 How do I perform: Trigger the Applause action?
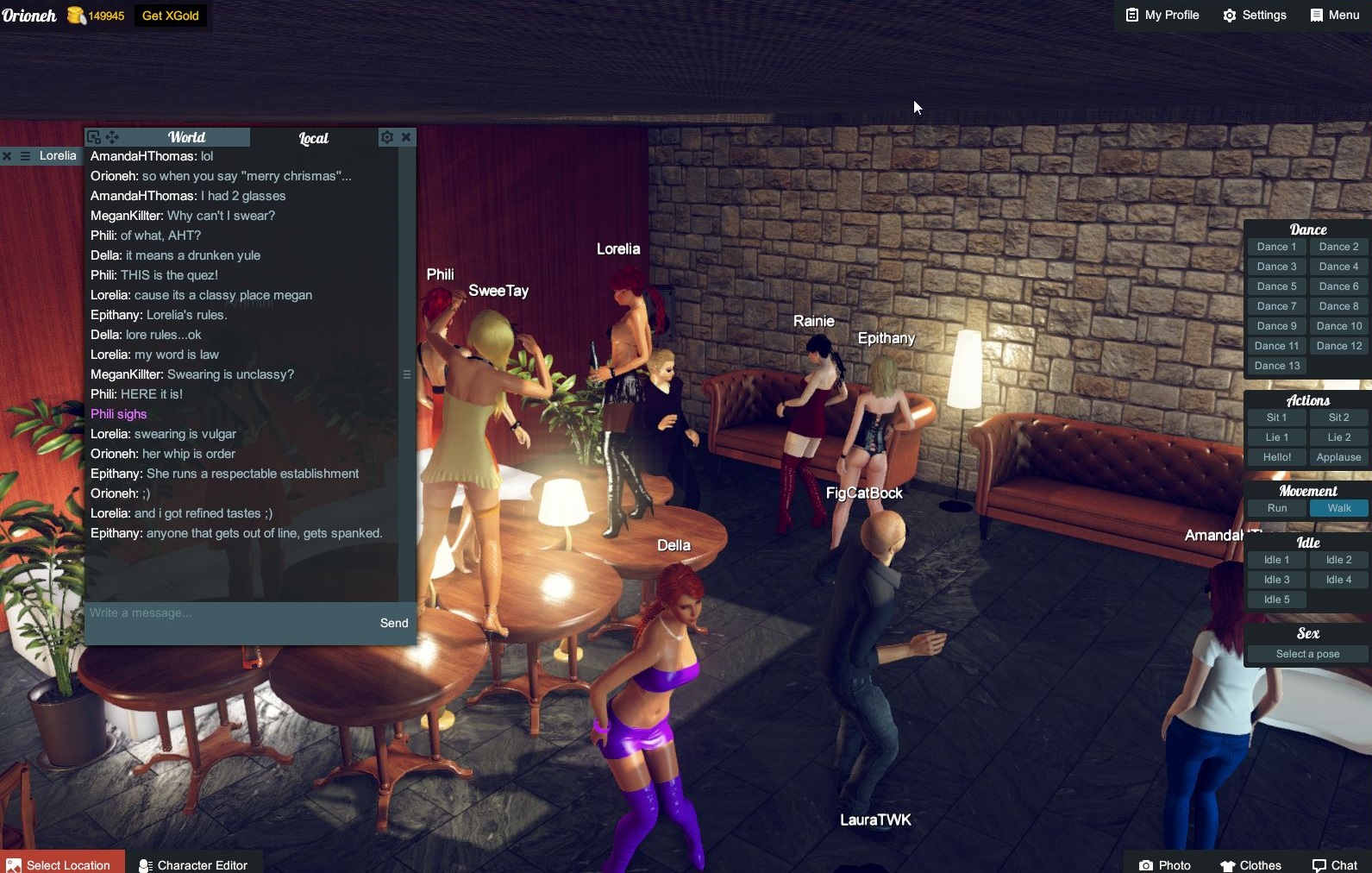(x=1338, y=457)
